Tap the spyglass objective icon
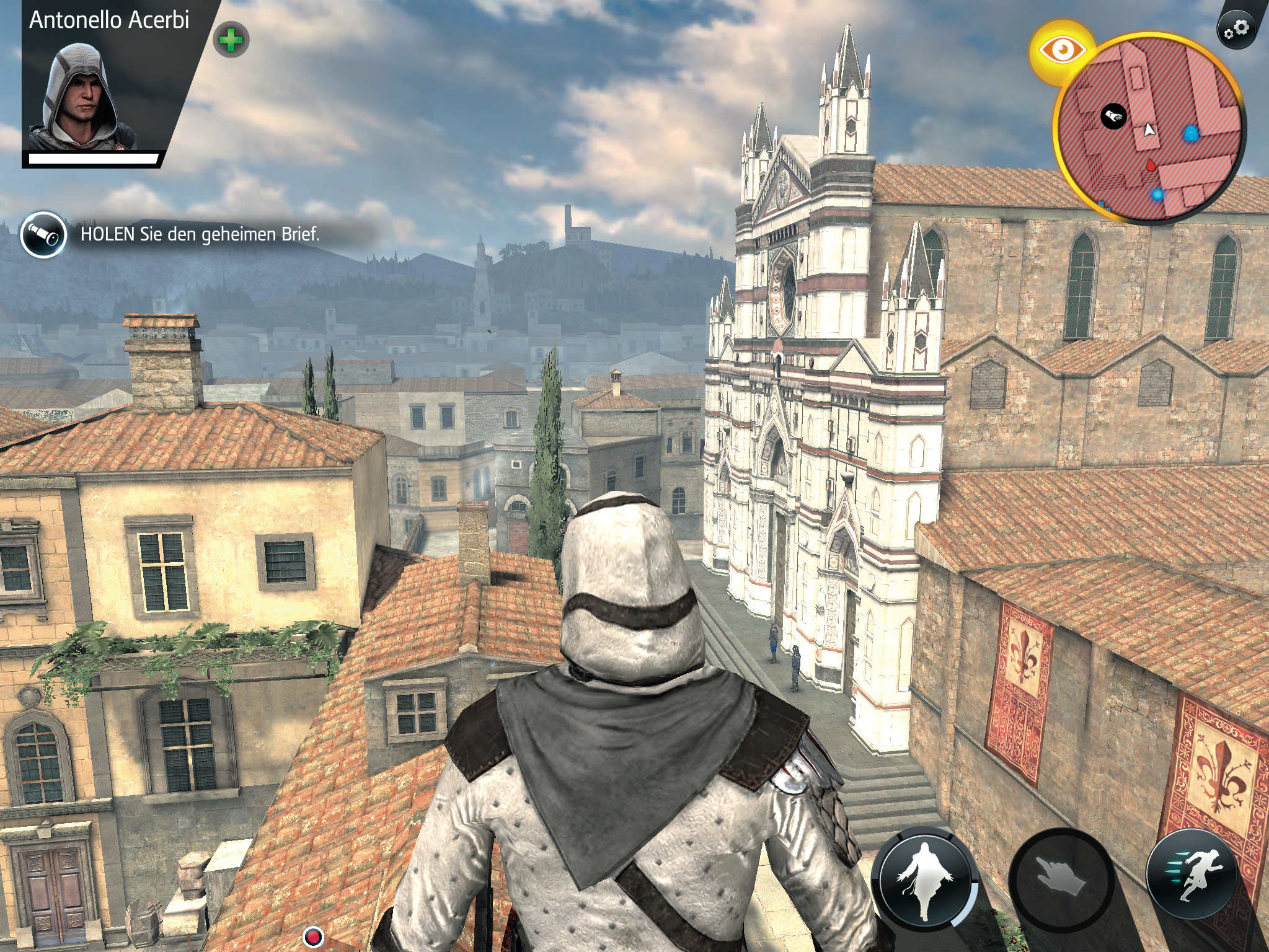 pos(43,234)
